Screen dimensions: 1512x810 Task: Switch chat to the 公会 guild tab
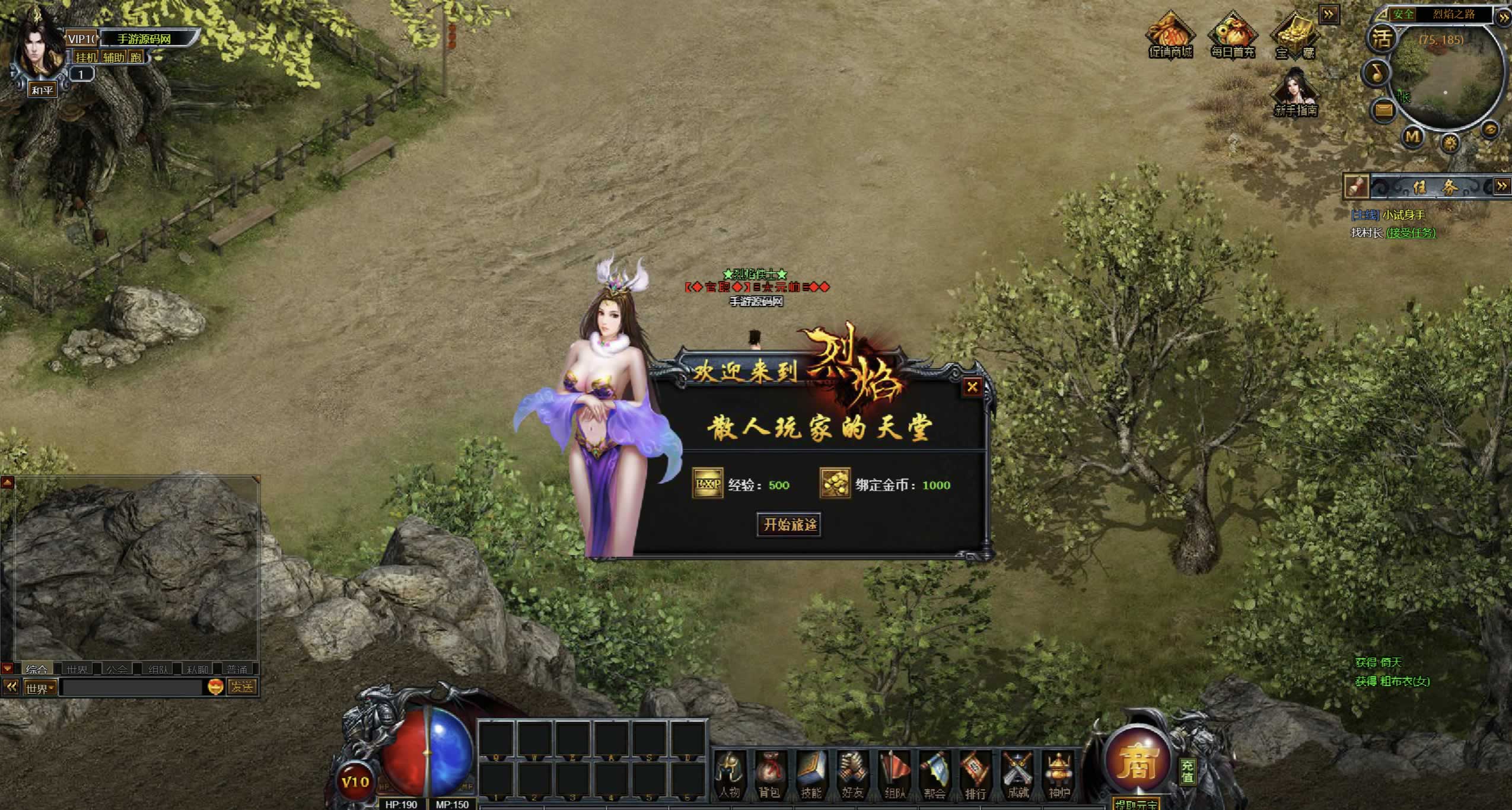(x=116, y=669)
